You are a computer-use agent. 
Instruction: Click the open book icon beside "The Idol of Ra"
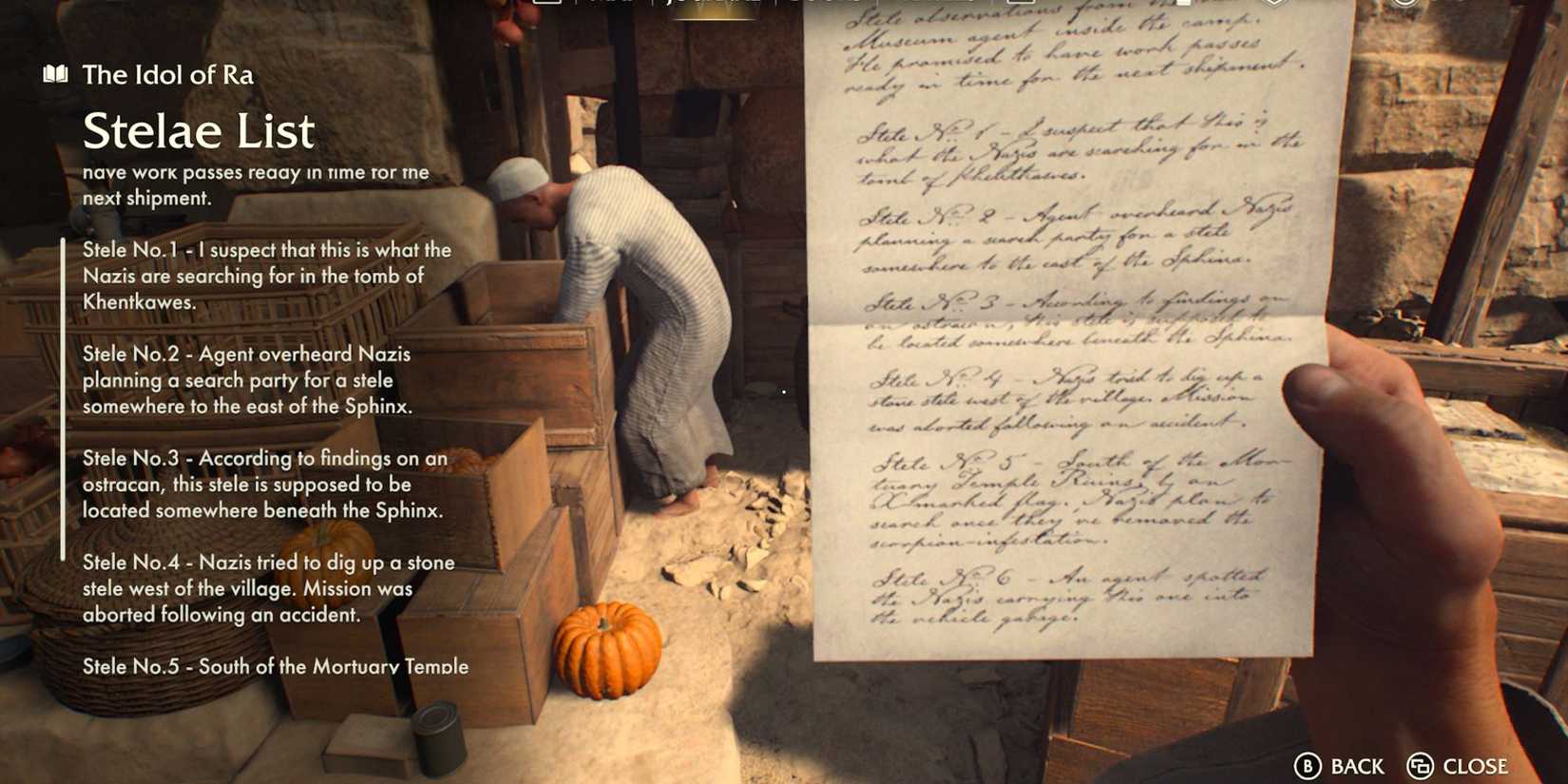tap(54, 74)
